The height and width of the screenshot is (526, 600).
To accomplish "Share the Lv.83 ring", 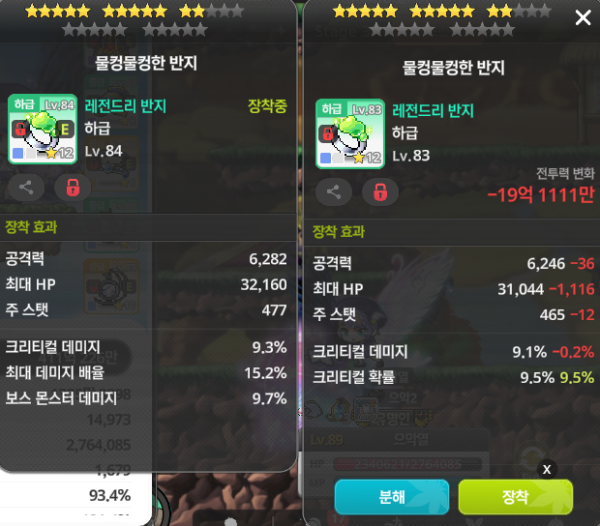I will [333, 192].
